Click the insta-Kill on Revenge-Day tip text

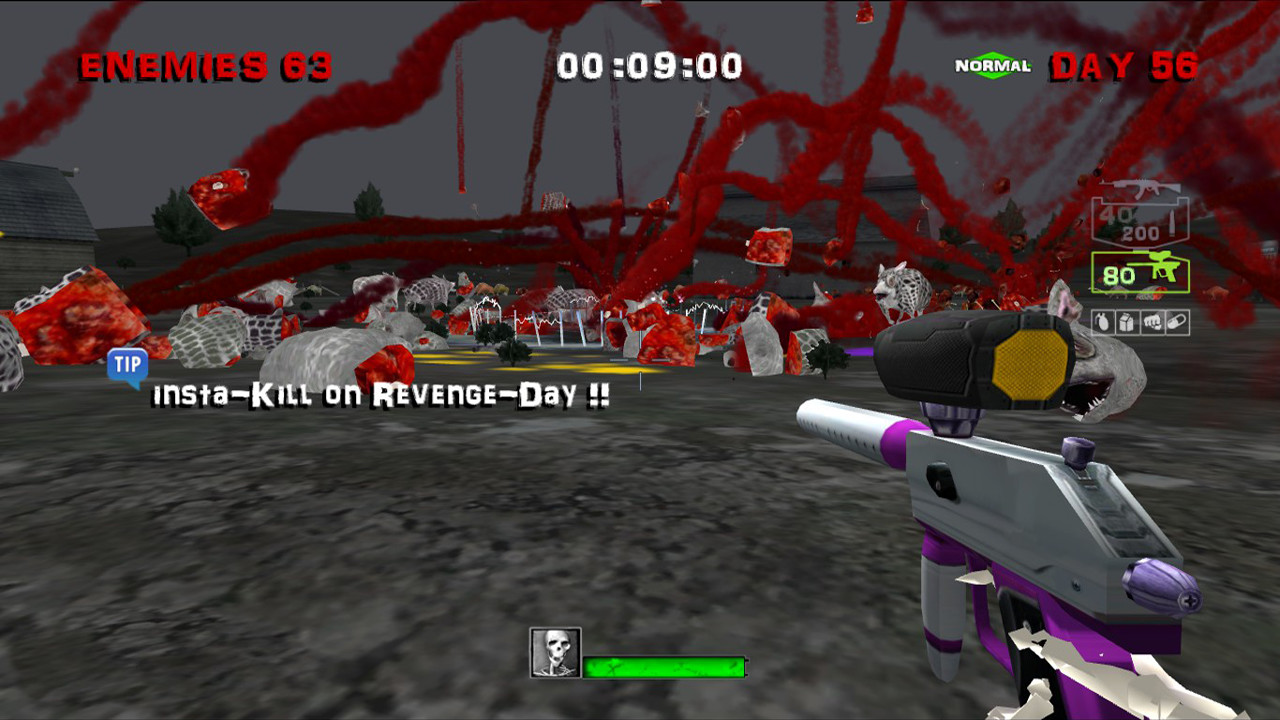click(x=375, y=396)
